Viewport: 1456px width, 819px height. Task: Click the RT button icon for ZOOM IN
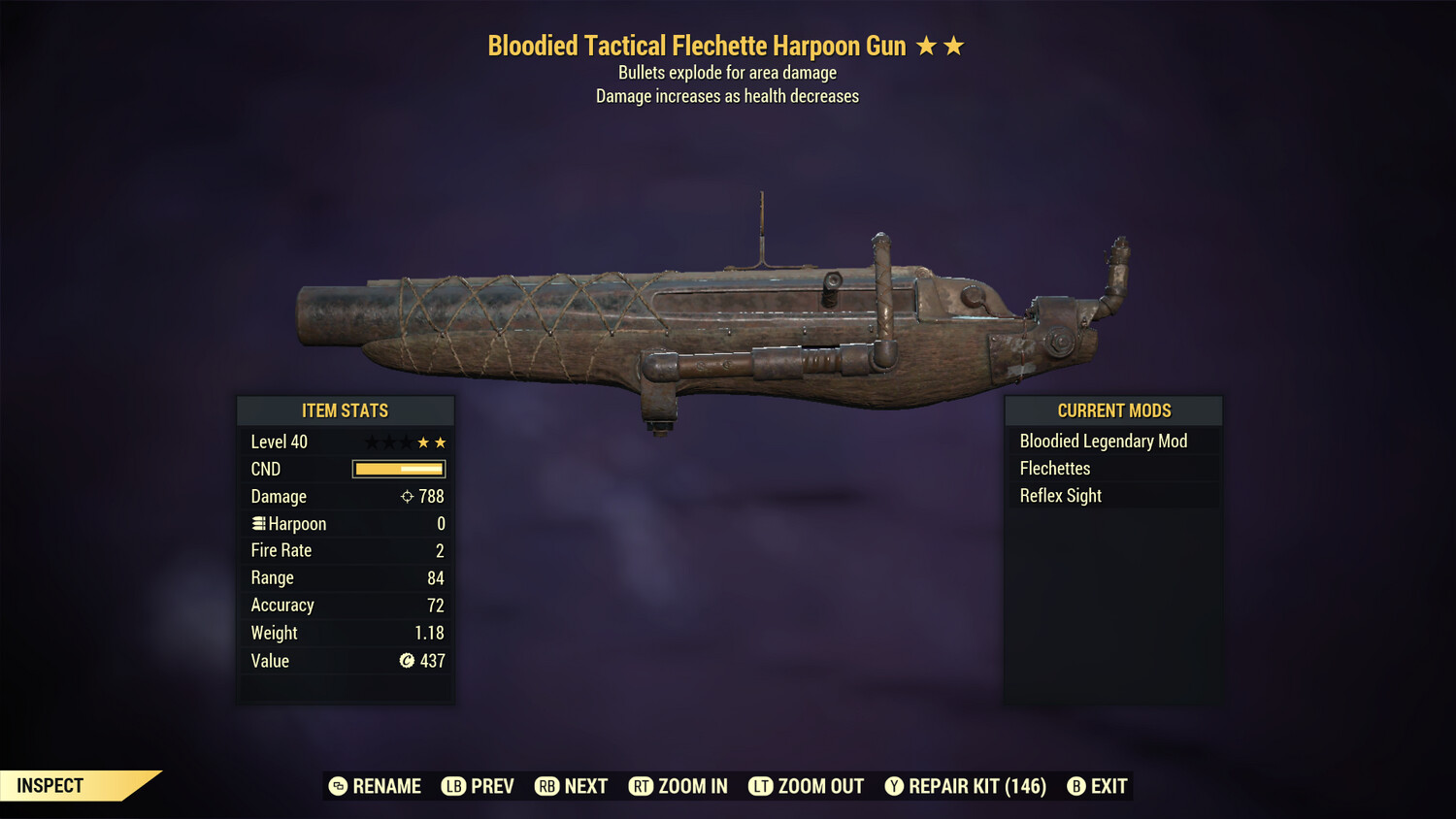click(642, 786)
